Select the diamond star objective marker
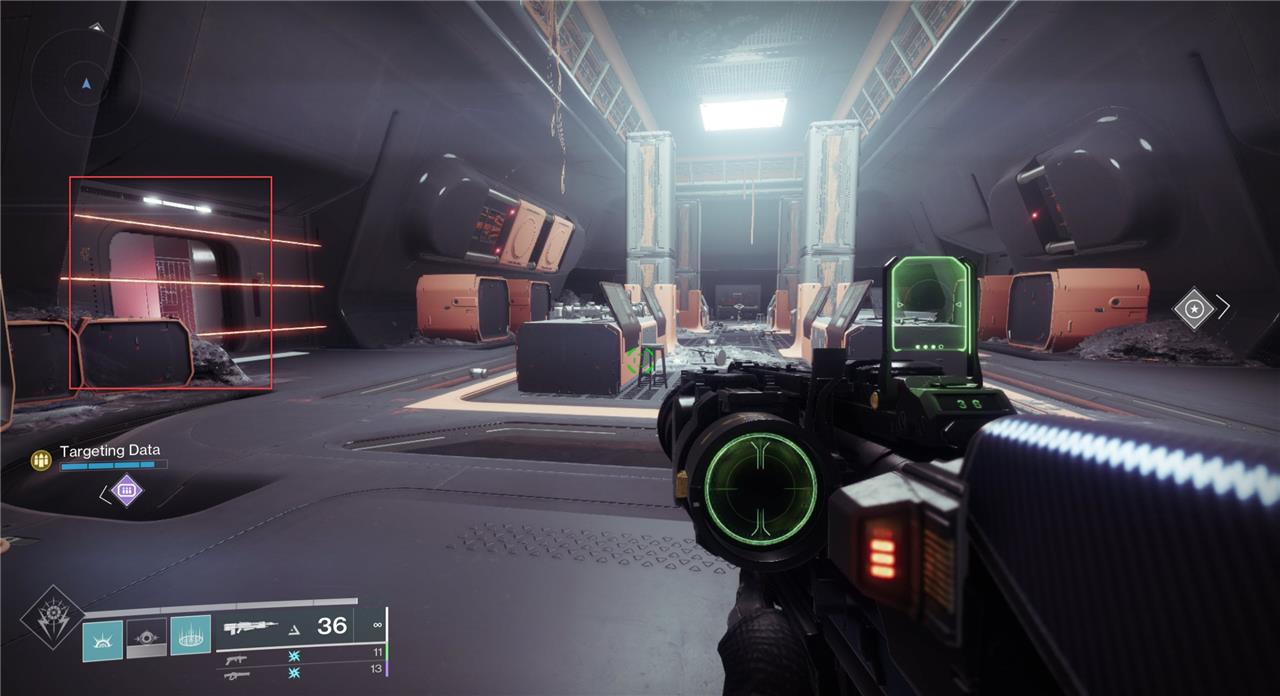 (1193, 308)
